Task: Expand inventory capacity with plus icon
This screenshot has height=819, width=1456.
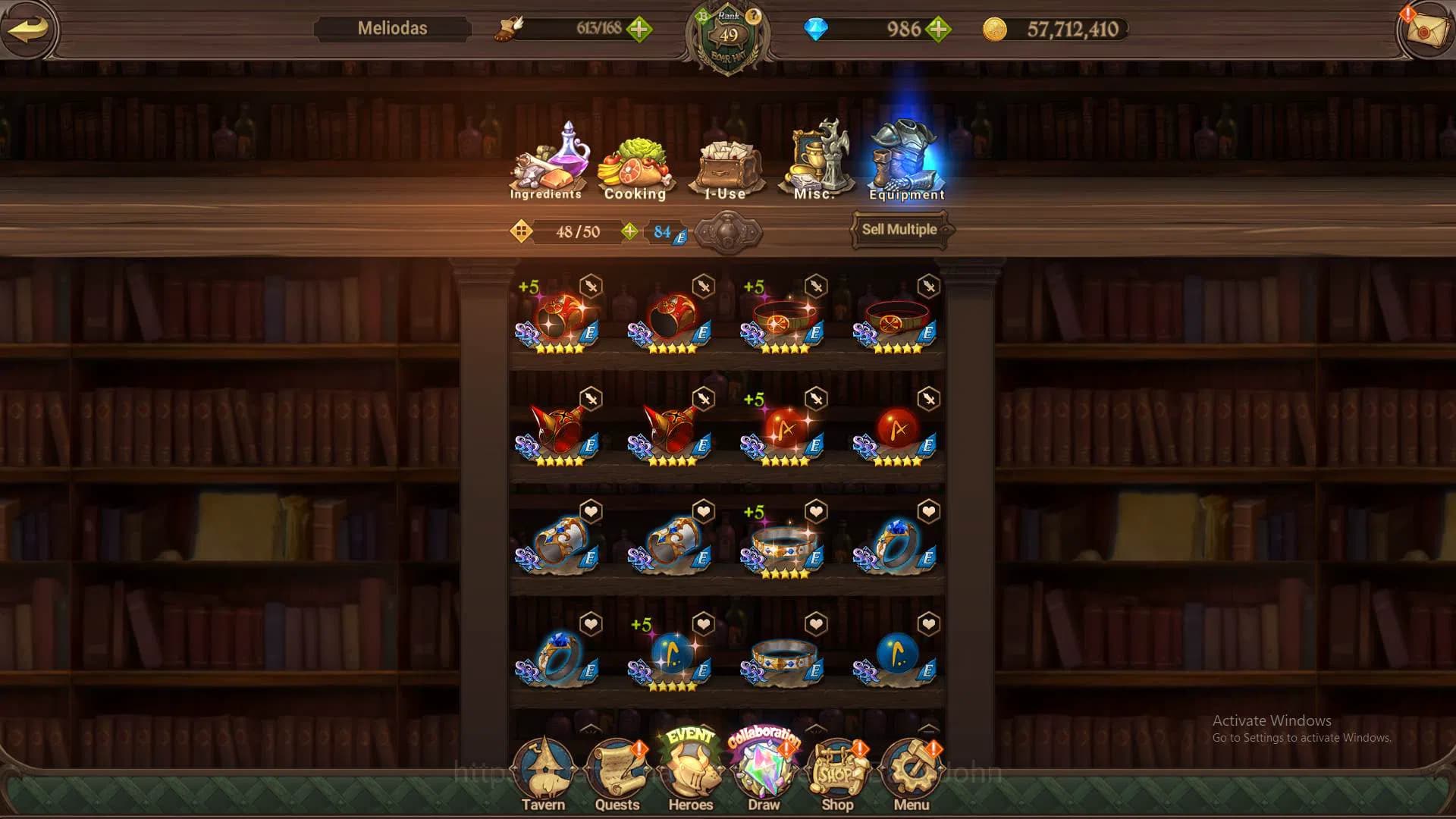Action: [629, 231]
